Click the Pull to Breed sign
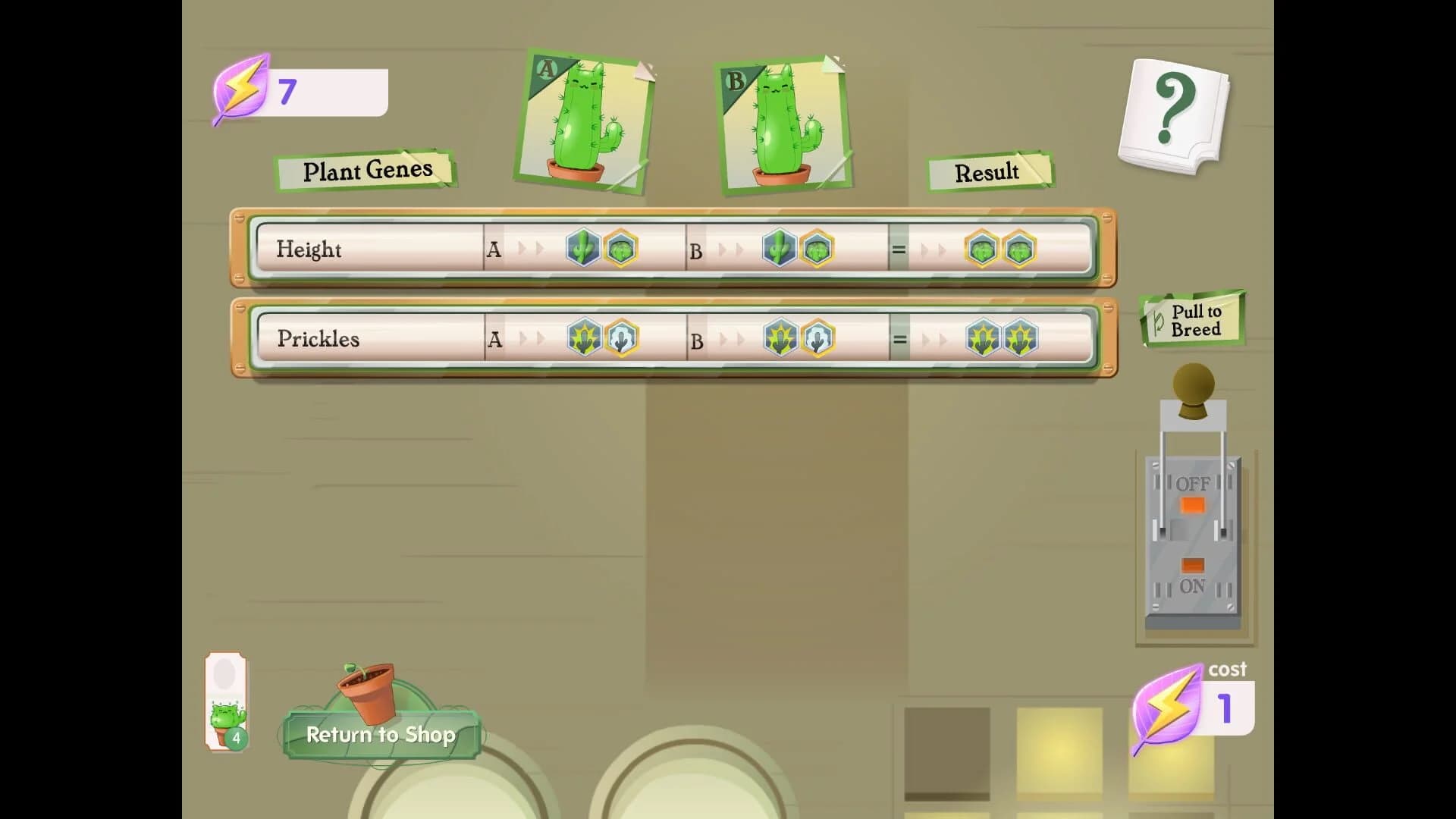Image resolution: width=1456 pixels, height=819 pixels. click(x=1192, y=318)
